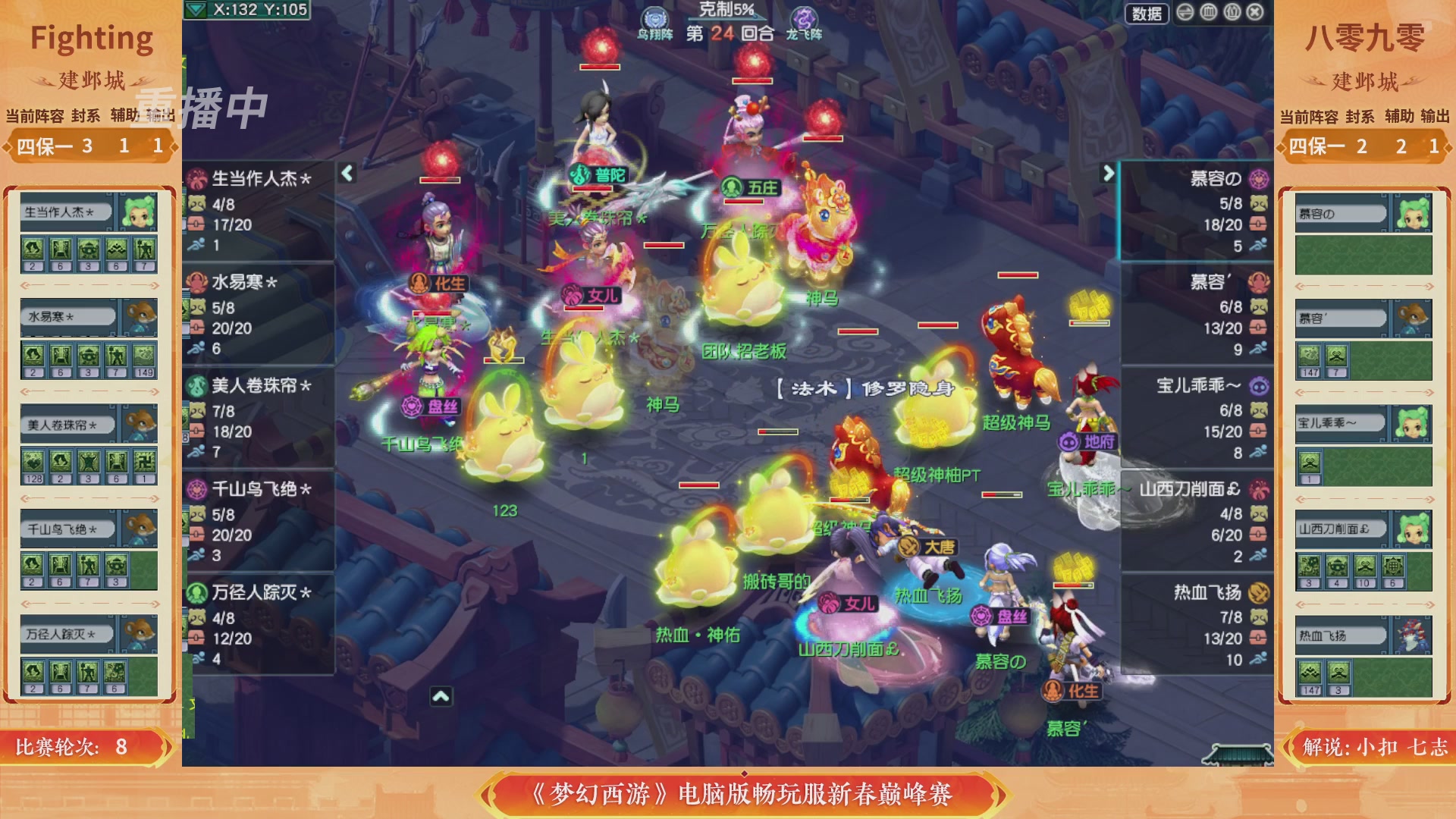This screenshot has width=1456, height=819.
Task: Select the 普陀 class icon above the character
Action: [x=581, y=174]
